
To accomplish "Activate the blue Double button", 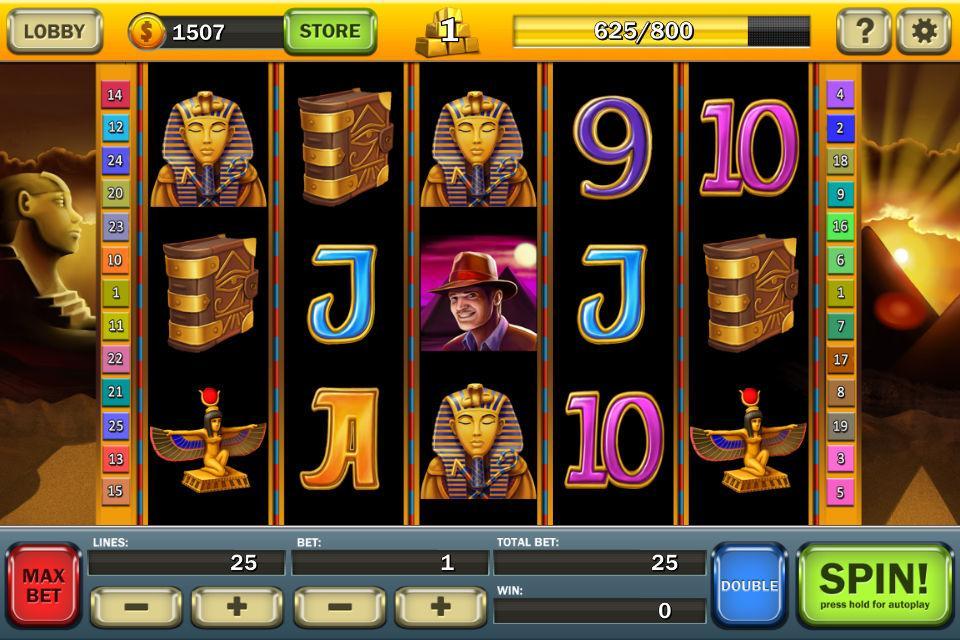I will (x=749, y=585).
